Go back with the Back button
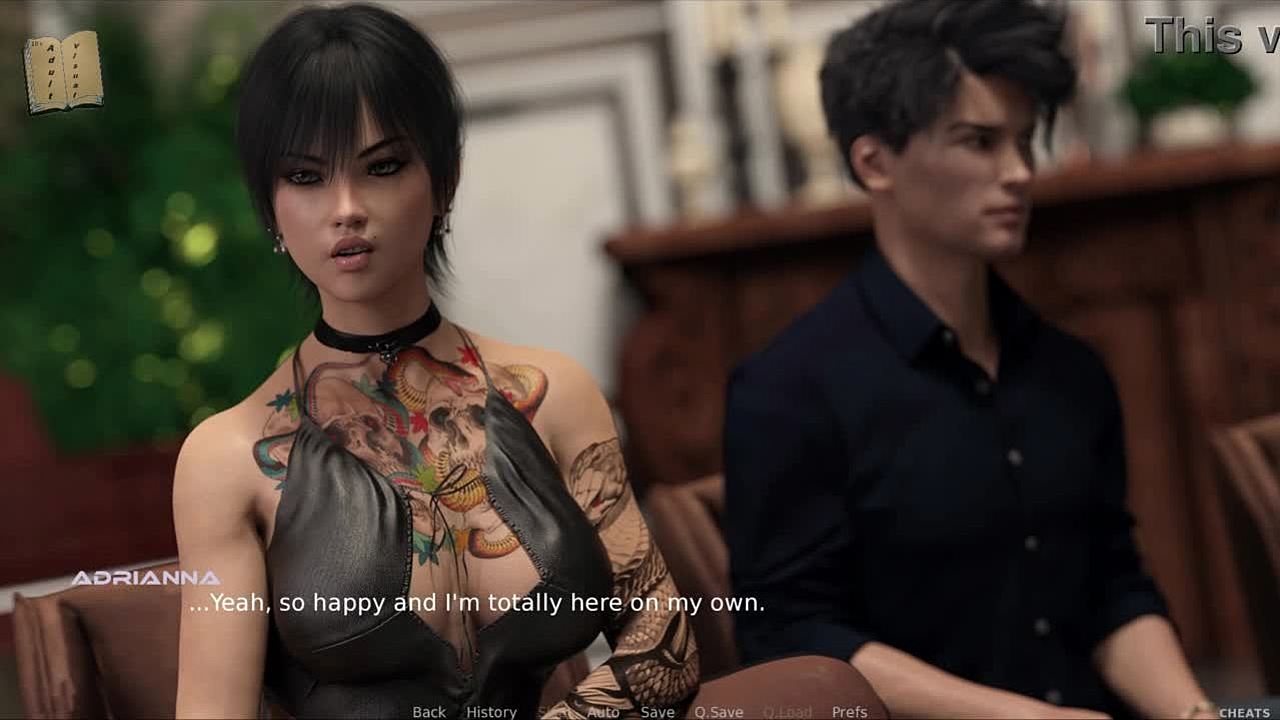The image size is (1280, 720). click(429, 712)
